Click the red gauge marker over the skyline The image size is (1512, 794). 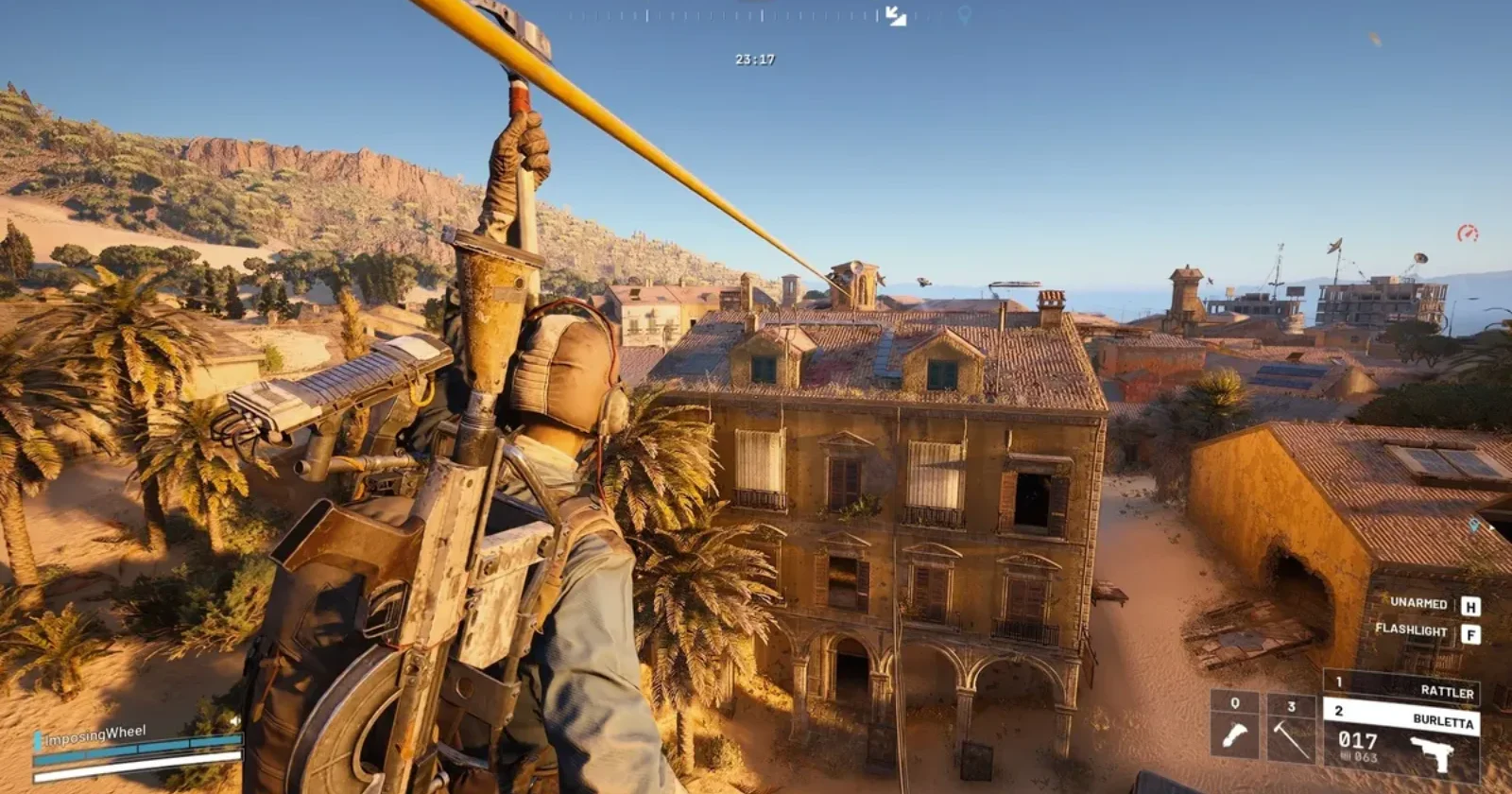coord(1467,233)
